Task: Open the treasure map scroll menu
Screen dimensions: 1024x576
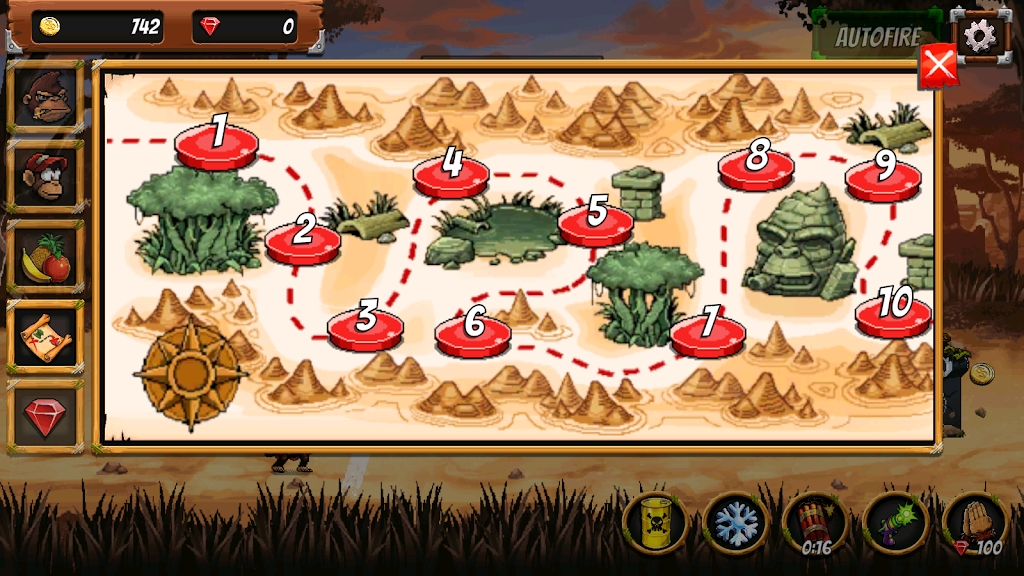Action: point(45,337)
